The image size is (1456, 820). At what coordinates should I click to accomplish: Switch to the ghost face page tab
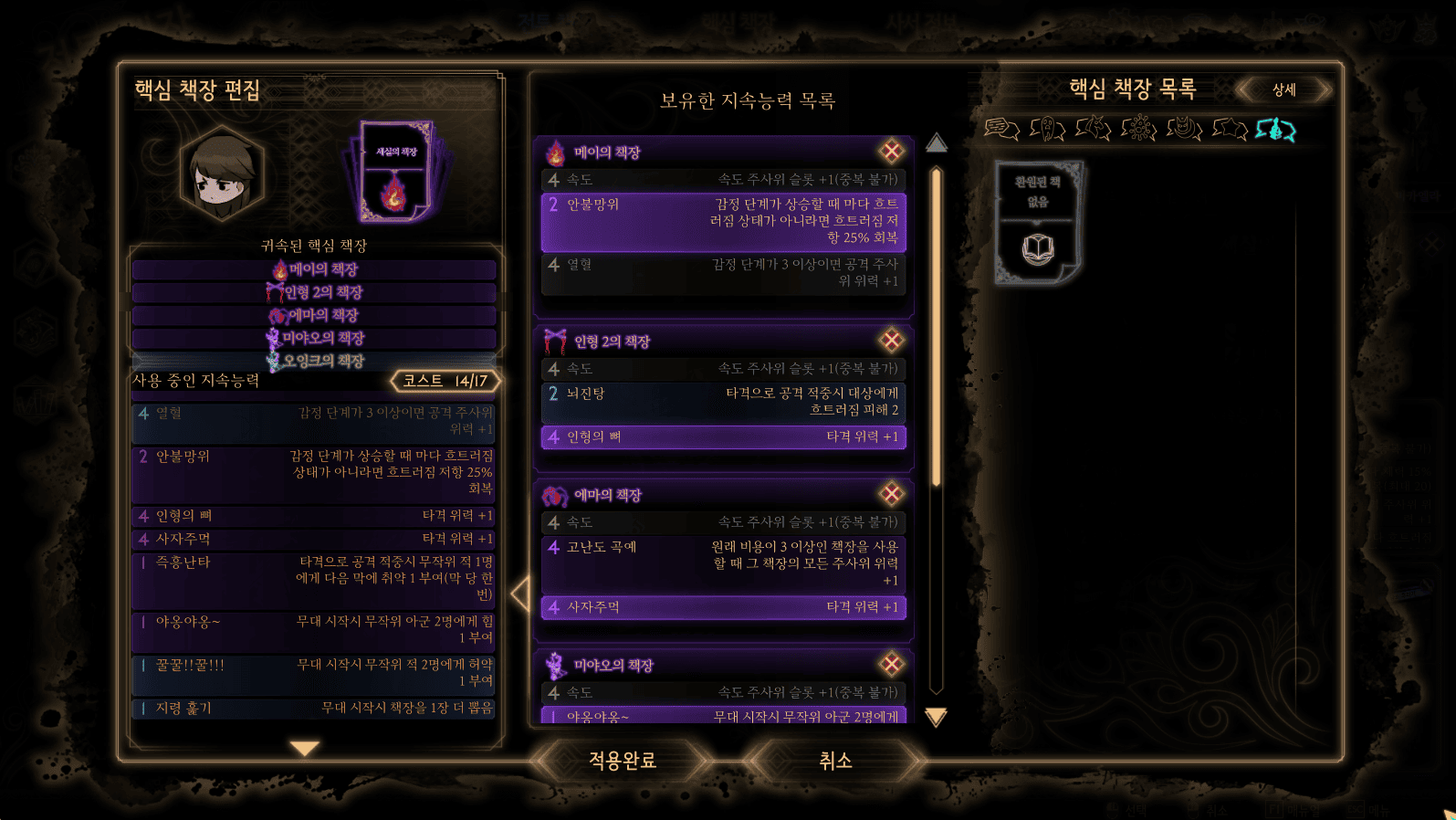[x=1047, y=130]
